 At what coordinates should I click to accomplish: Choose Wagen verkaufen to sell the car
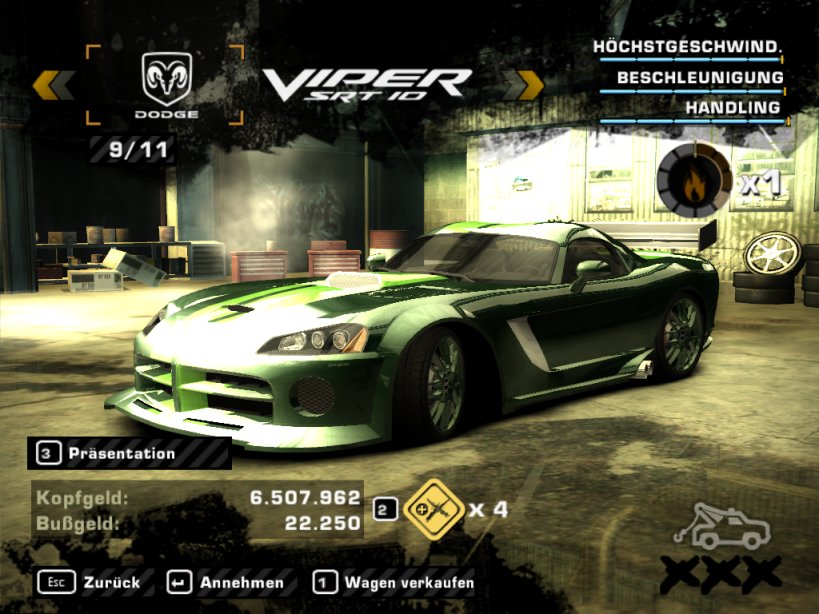coord(394,582)
